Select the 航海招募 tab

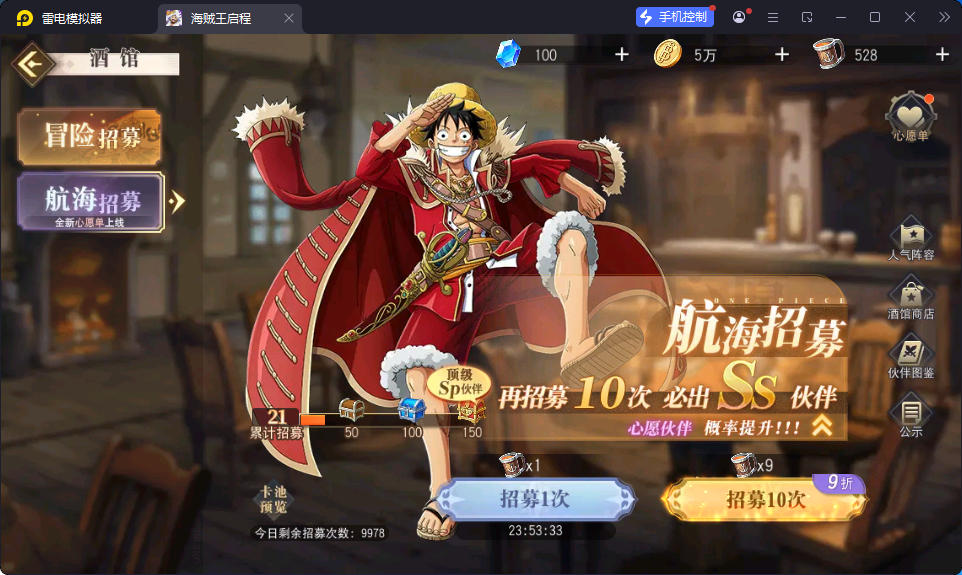click(x=90, y=202)
